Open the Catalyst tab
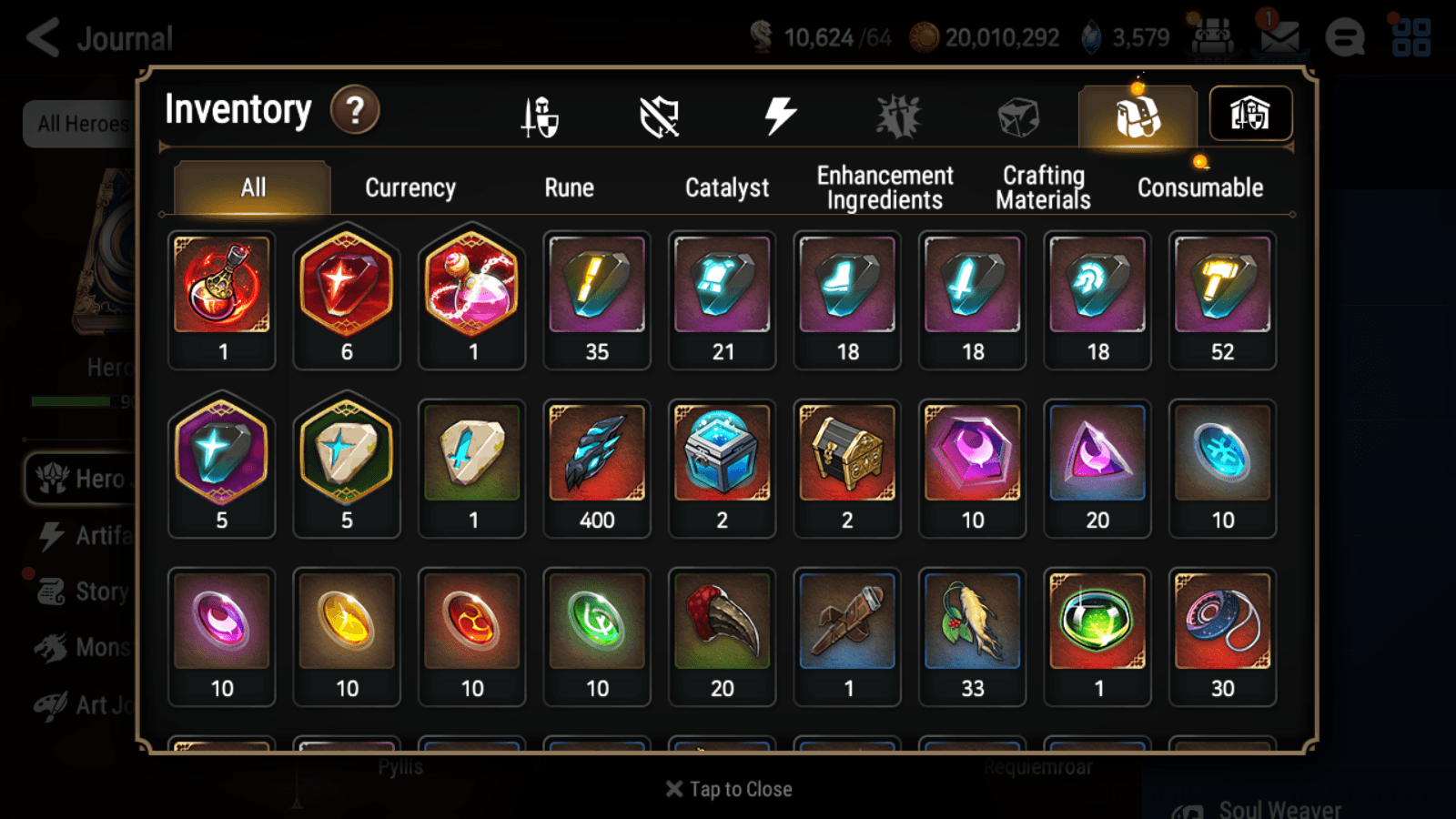1456x819 pixels. point(727,187)
